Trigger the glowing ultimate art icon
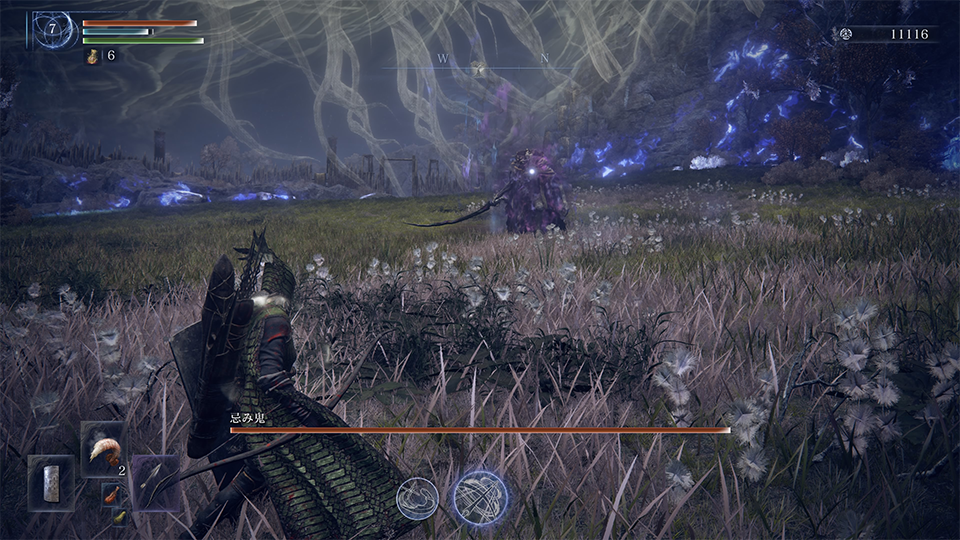Image resolution: width=960 pixels, height=540 pixels. tap(480, 497)
